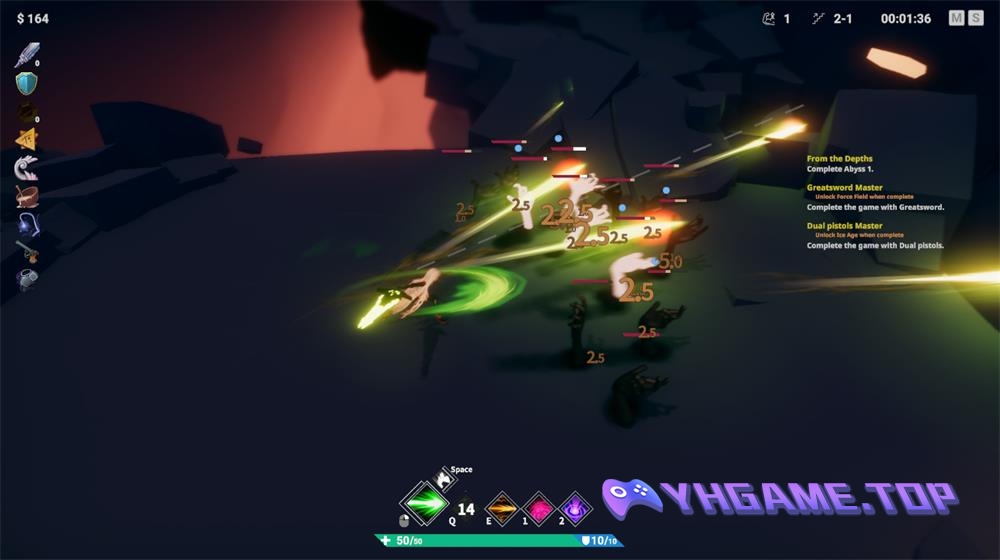Screen dimensions: 1000x560
Task: Toggle the S button
Action: coord(975,18)
